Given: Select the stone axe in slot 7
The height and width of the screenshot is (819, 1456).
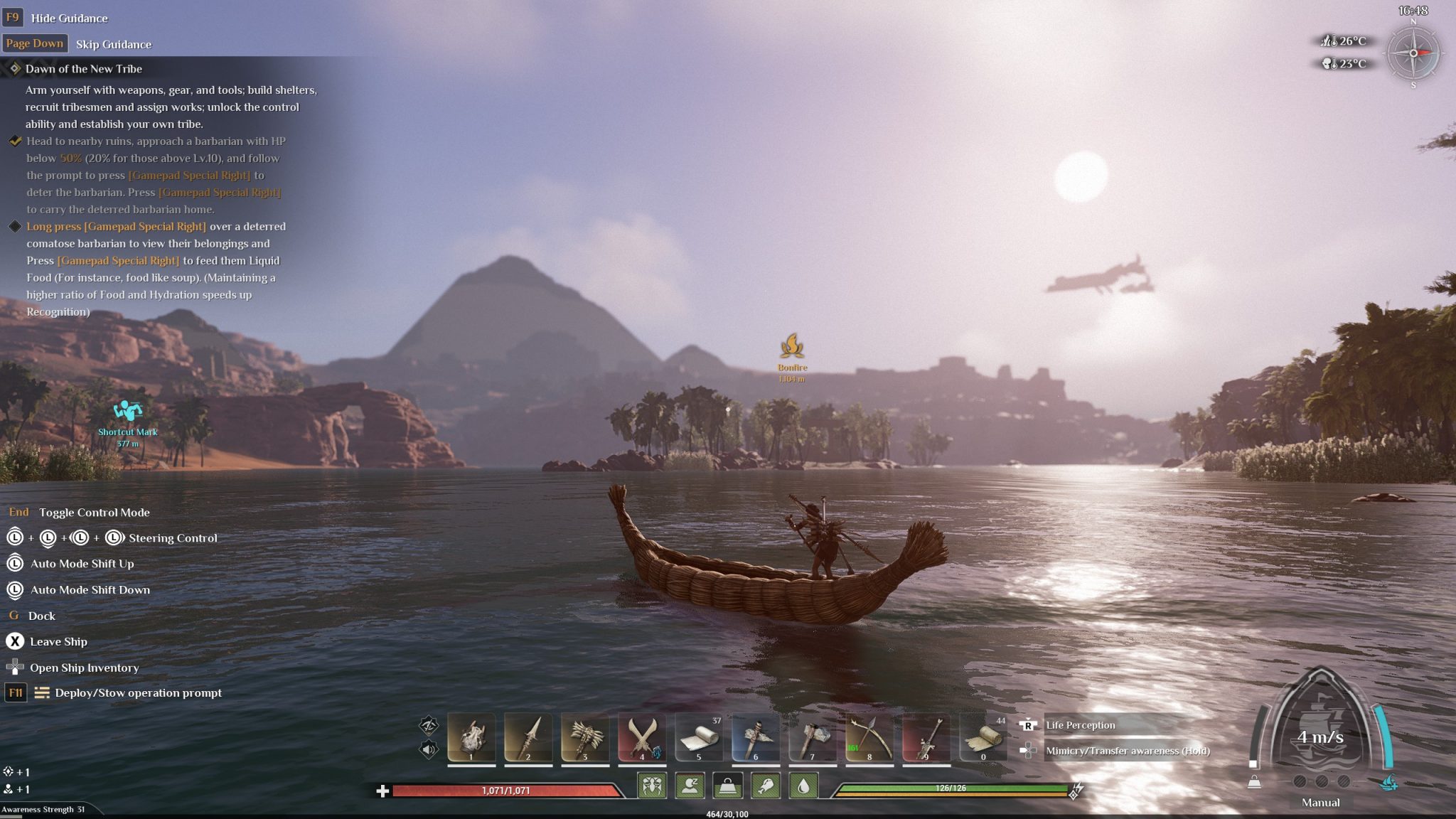Looking at the screenshot, I should point(813,737).
